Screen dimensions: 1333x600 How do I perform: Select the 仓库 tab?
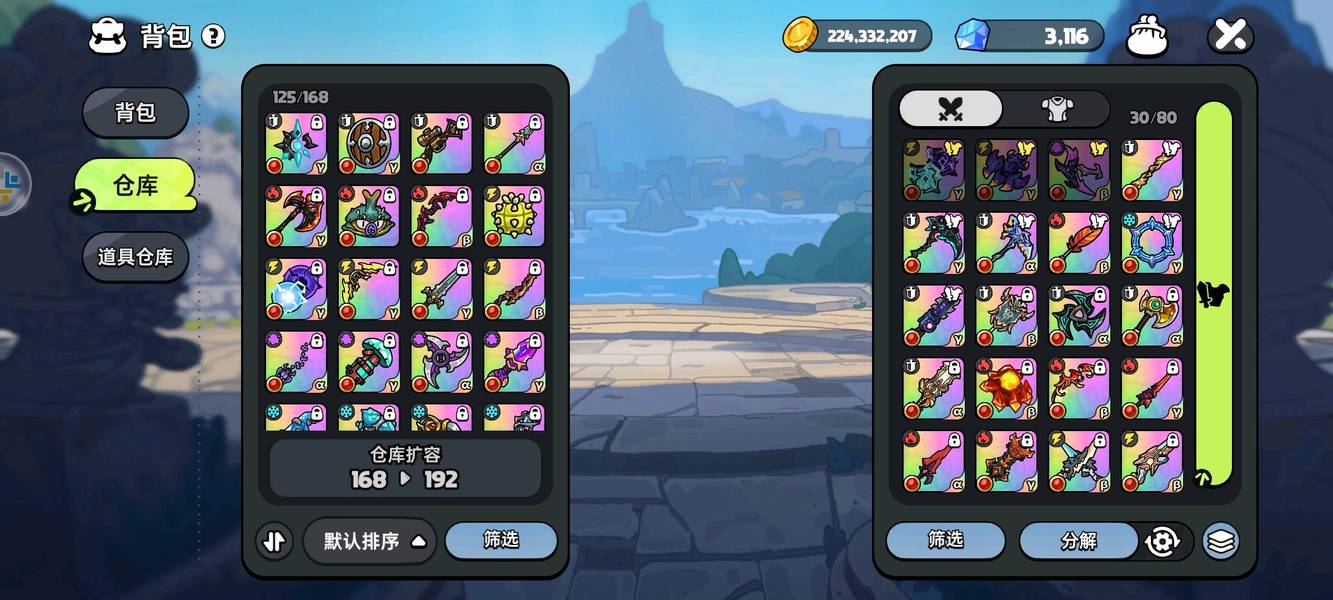(x=135, y=185)
